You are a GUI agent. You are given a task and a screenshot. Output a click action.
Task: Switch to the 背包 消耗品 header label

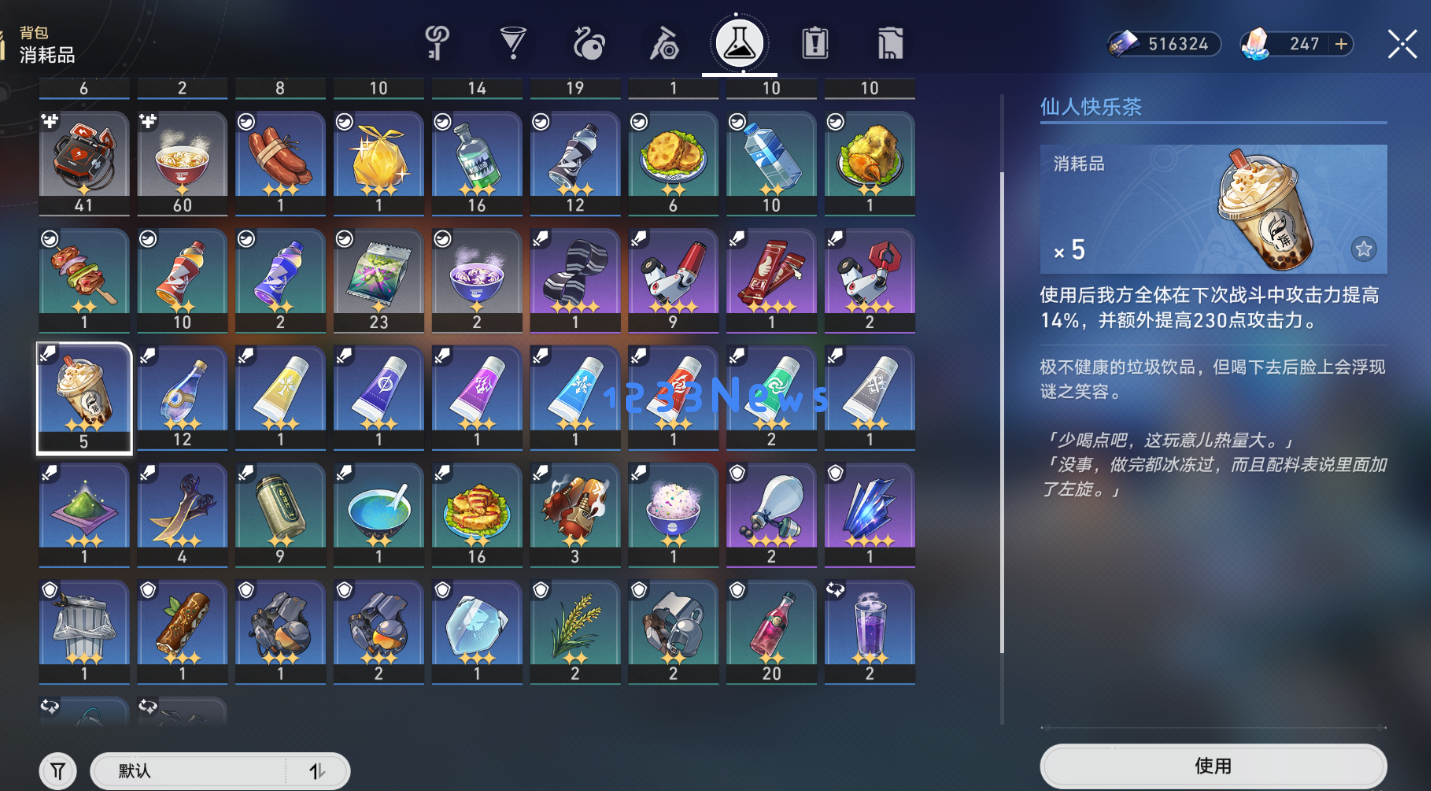(45, 40)
